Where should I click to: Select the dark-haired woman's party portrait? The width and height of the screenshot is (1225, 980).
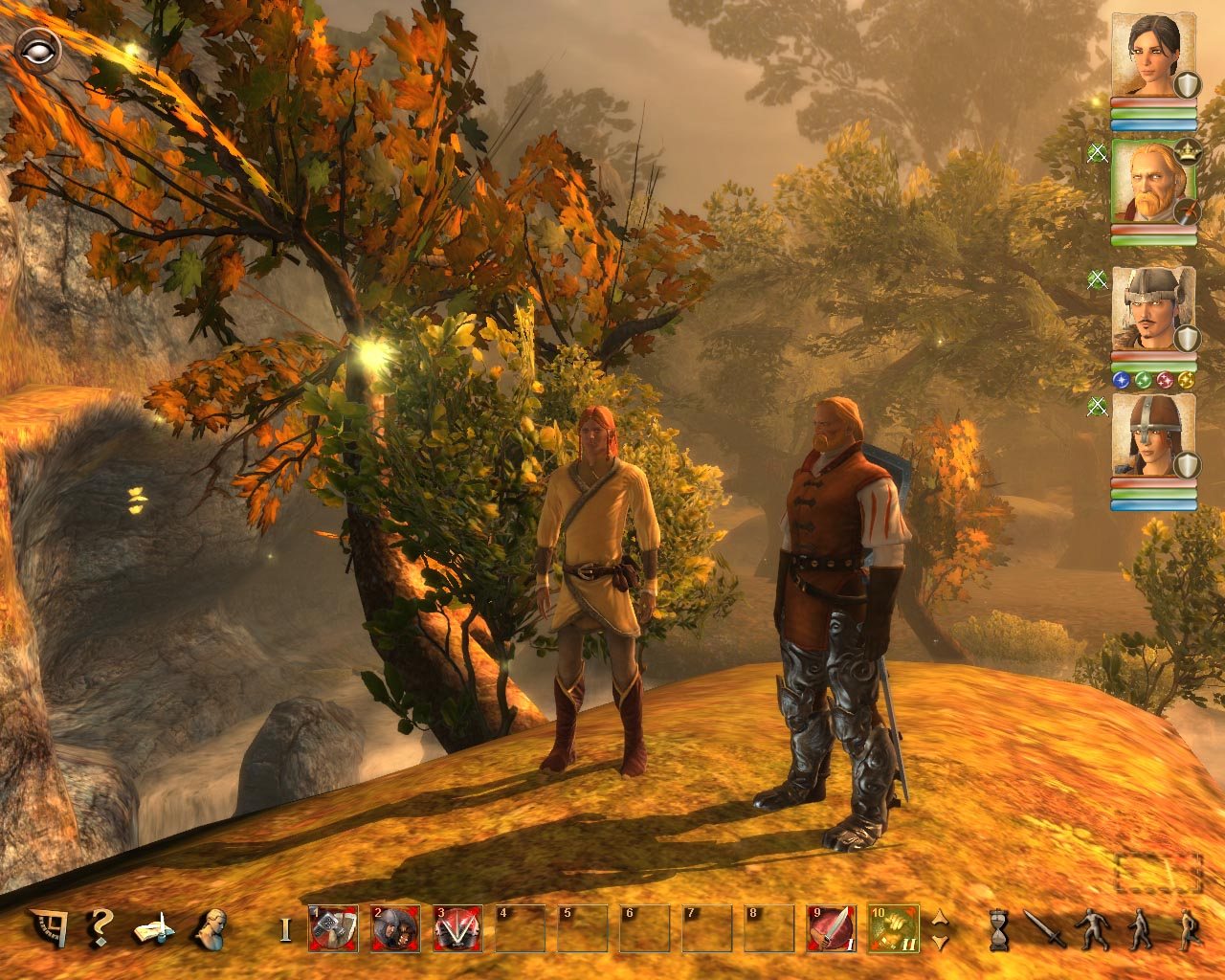[x=1151, y=55]
